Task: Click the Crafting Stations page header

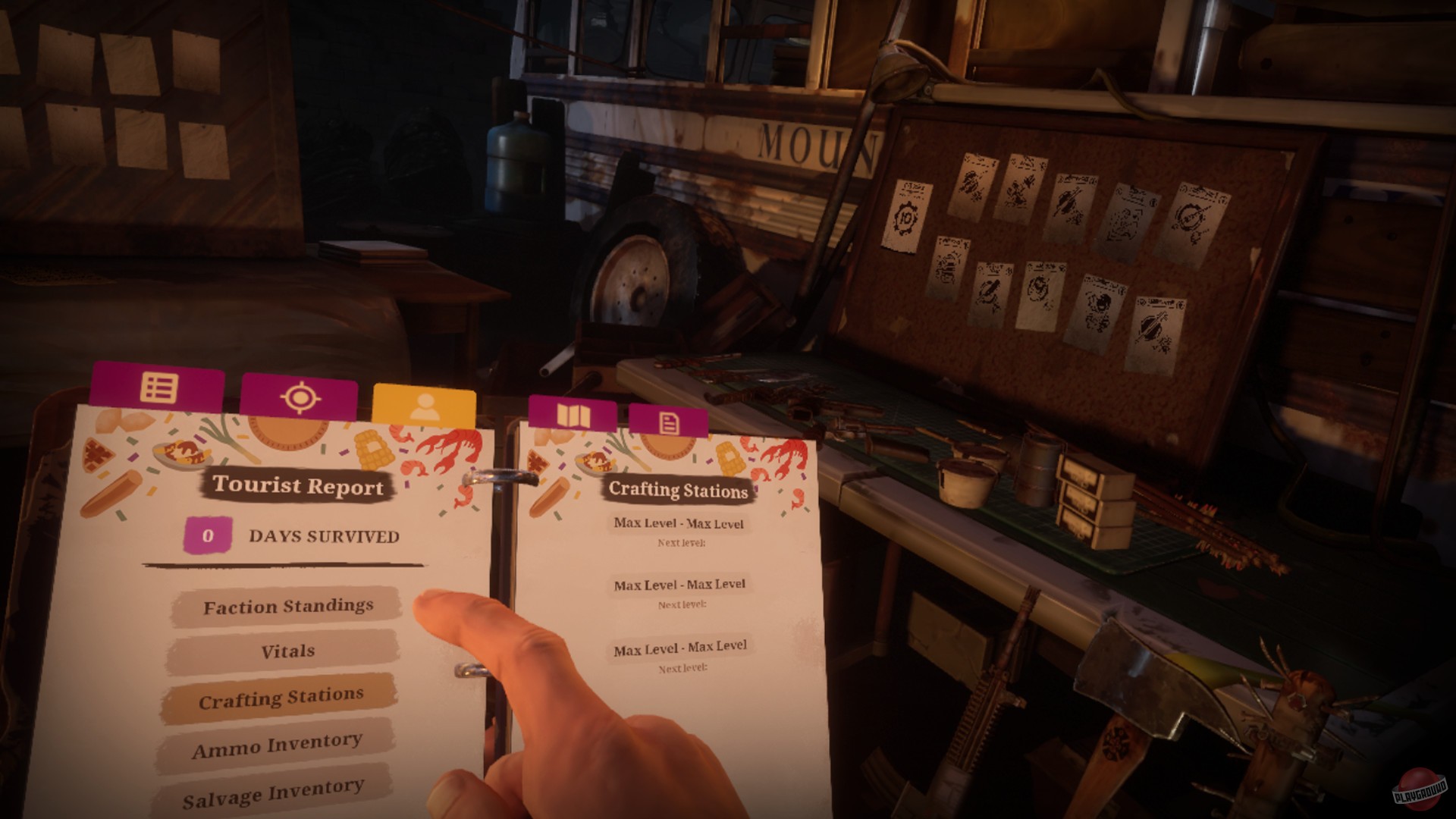Action: pyautogui.click(x=677, y=489)
